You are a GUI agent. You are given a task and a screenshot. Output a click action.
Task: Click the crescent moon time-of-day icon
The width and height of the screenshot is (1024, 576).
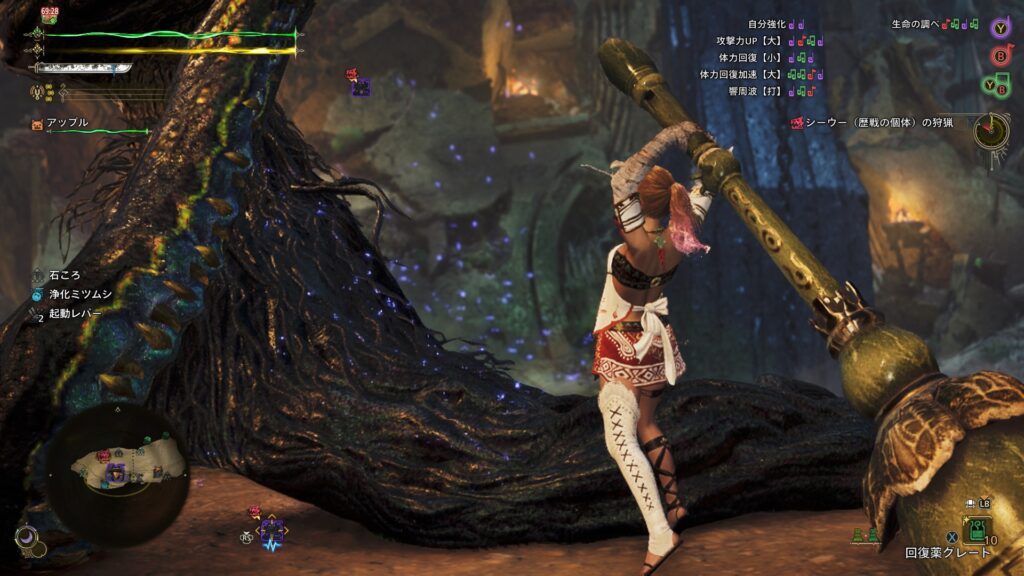[x=26, y=538]
